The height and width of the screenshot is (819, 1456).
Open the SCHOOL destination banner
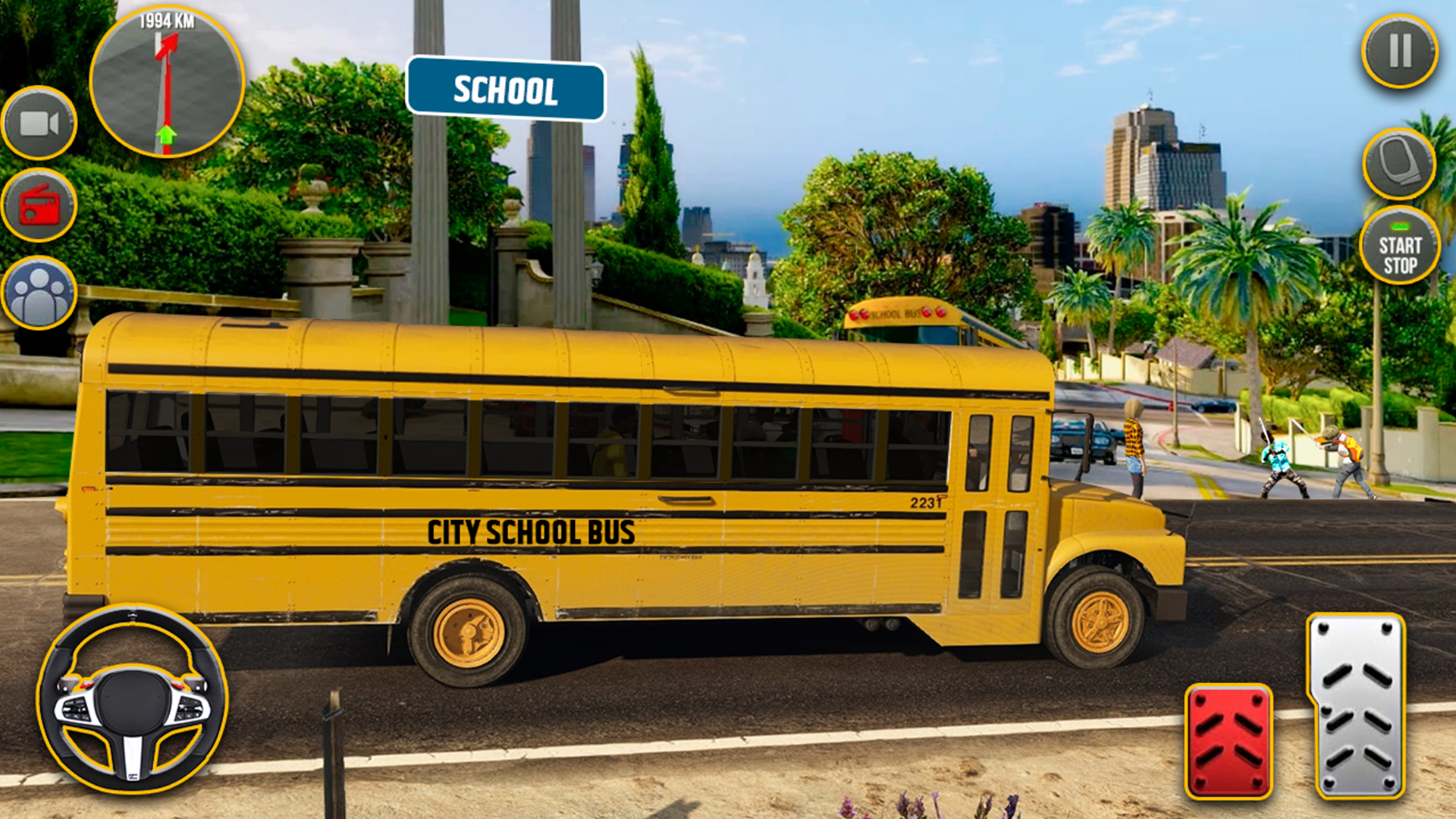(x=506, y=89)
